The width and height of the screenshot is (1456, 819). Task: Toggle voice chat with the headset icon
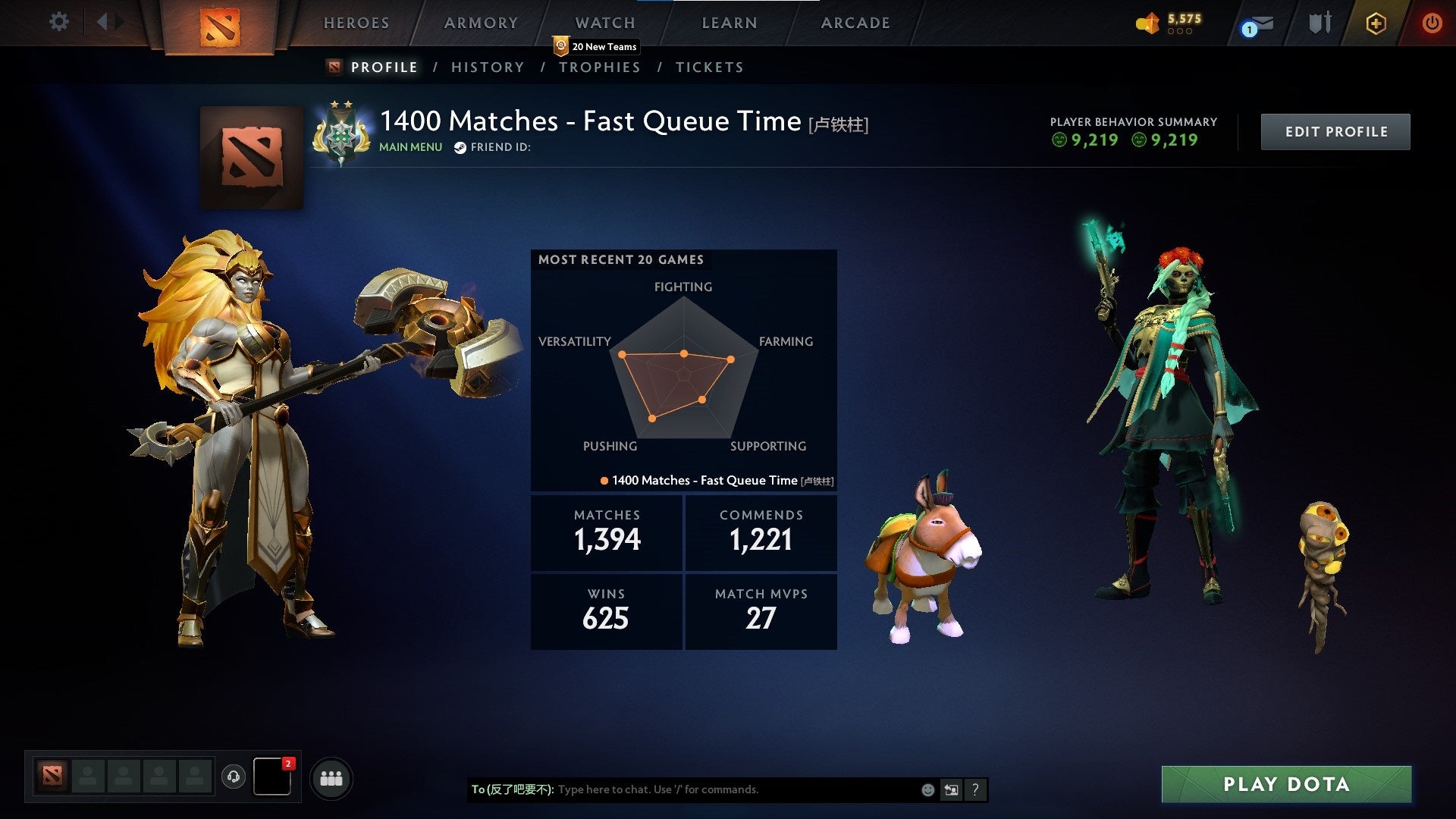click(235, 777)
